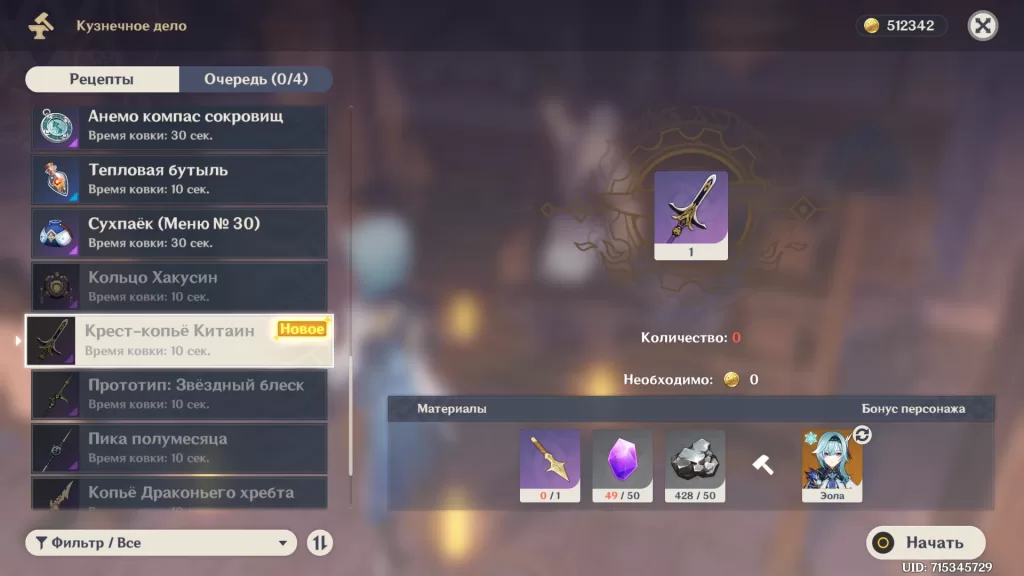Select the Сухпаёк (Меню № 30) recipe
Screen dimensions: 1024x576
point(179,233)
